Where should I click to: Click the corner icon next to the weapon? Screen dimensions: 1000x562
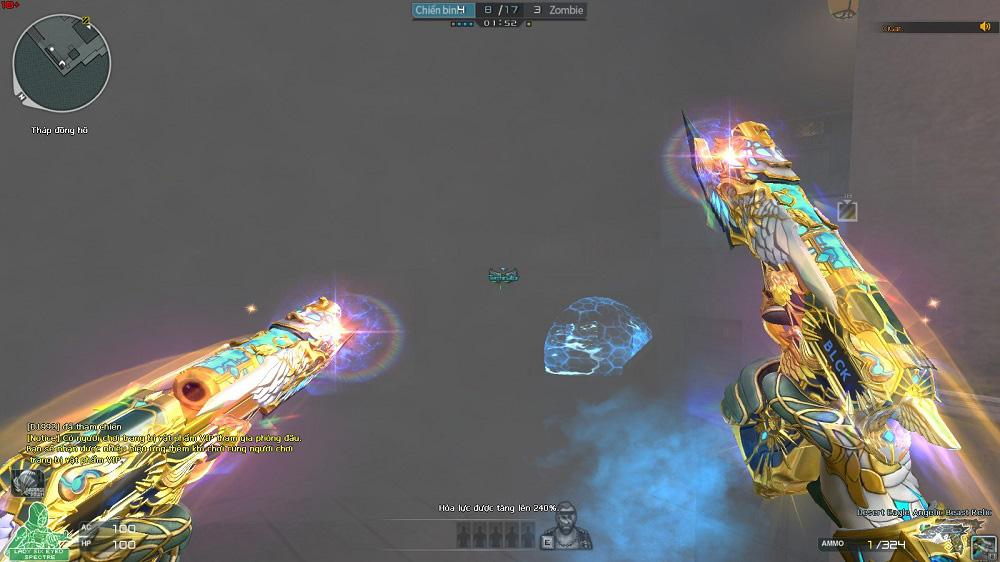pyautogui.click(x=983, y=547)
